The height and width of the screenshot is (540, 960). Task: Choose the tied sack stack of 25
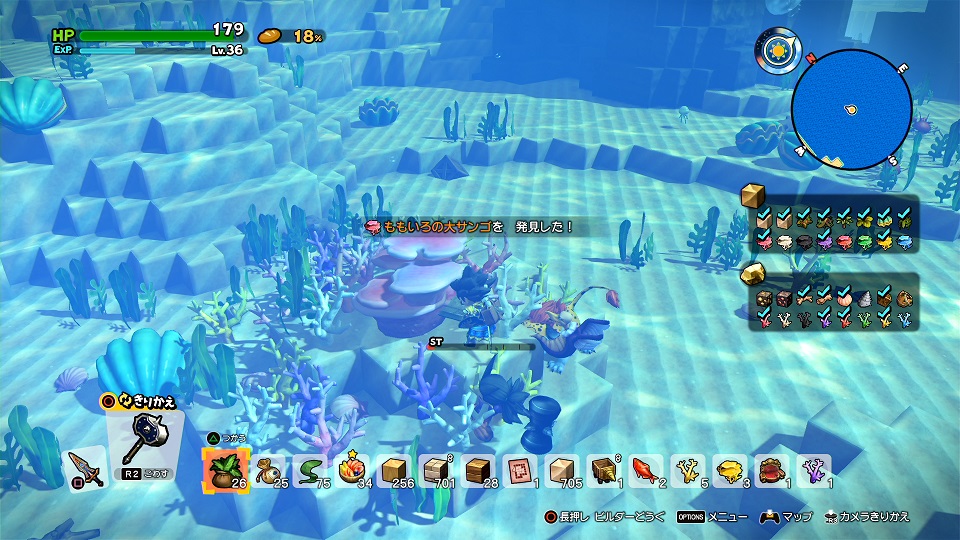click(x=267, y=470)
